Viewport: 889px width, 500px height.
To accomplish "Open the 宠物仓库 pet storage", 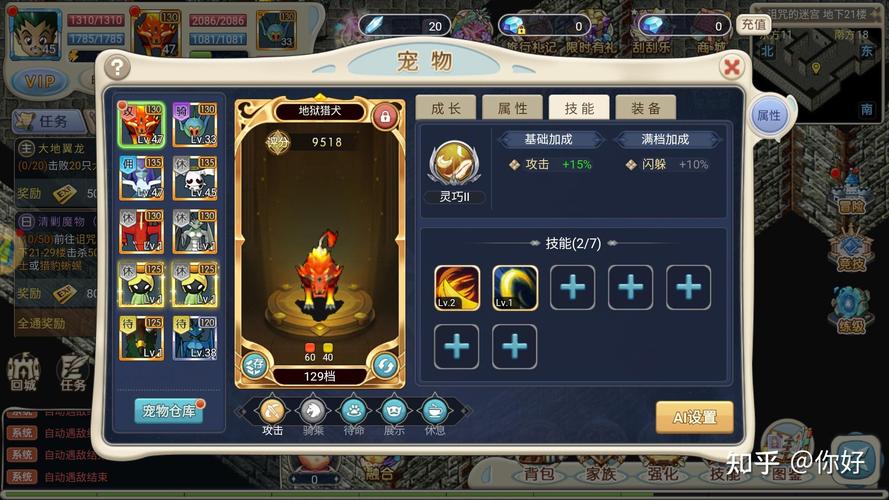I will [x=168, y=411].
